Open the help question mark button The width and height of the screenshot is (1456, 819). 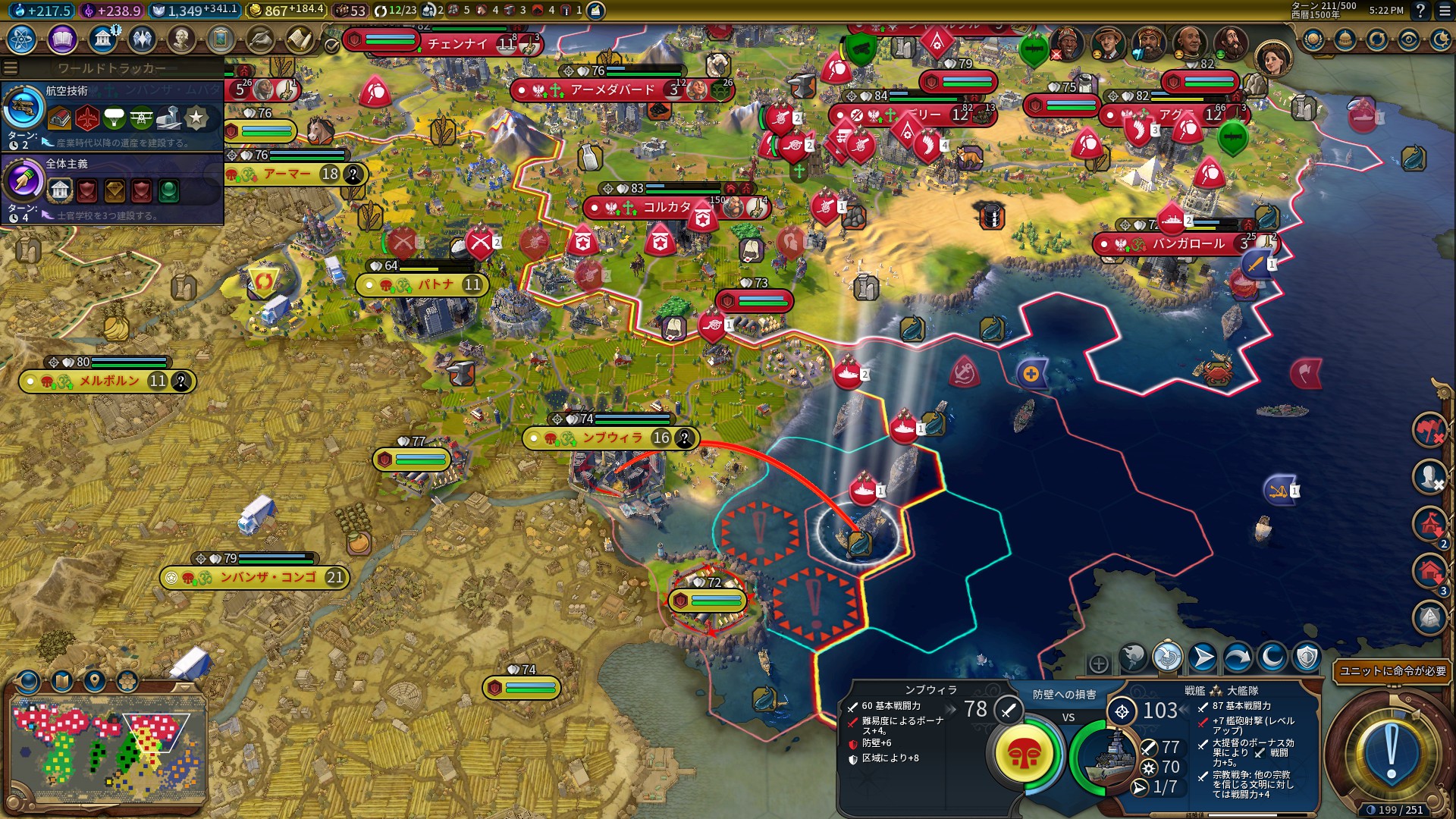pos(1420,11)
